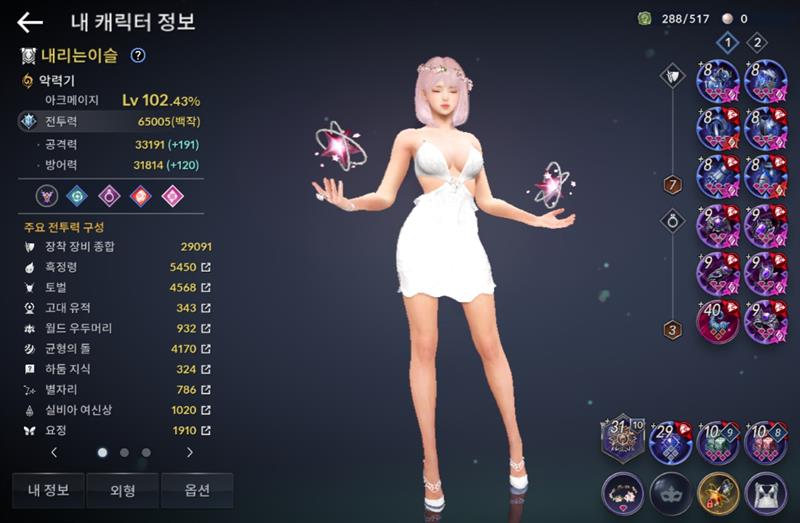The height and width of the screenshot is (523, 800).
Task: Open the help question mark beside 내리는이슬
Action: click(x=138, y=55)
